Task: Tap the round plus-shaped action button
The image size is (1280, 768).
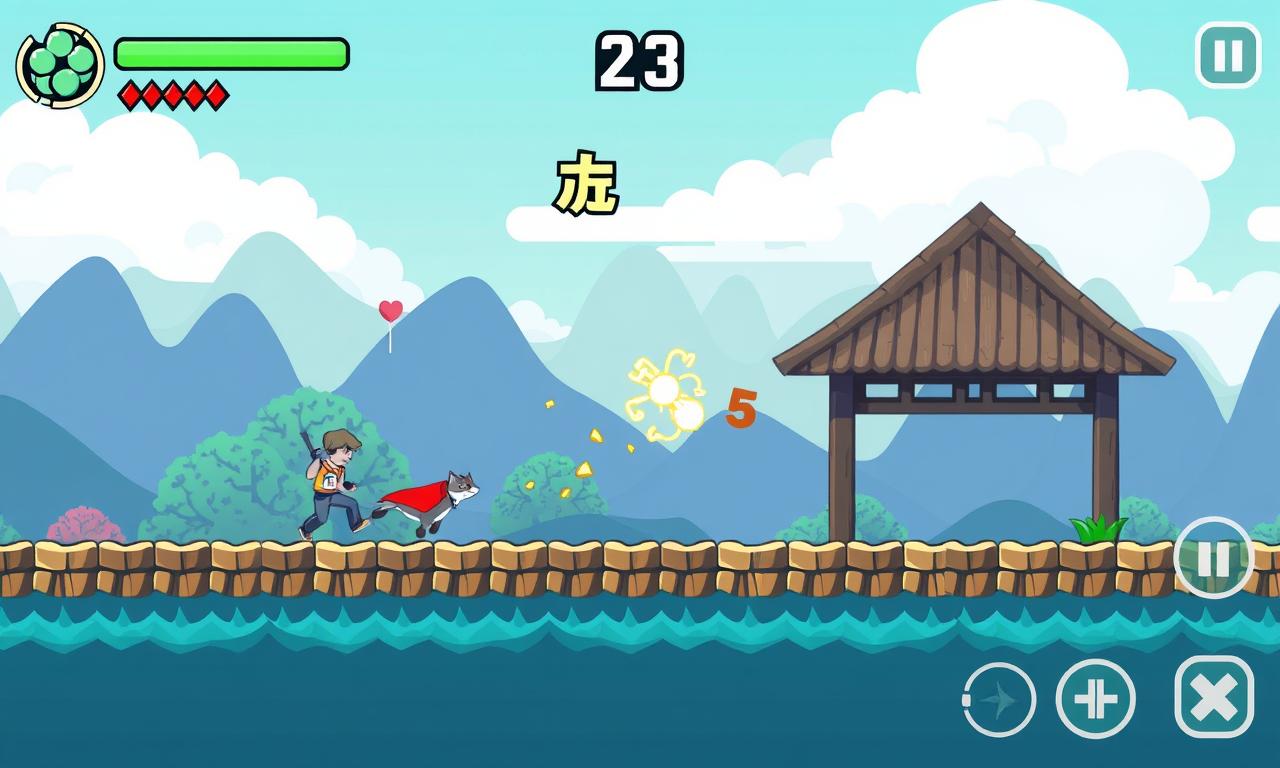Action: tap(1095, 699)
